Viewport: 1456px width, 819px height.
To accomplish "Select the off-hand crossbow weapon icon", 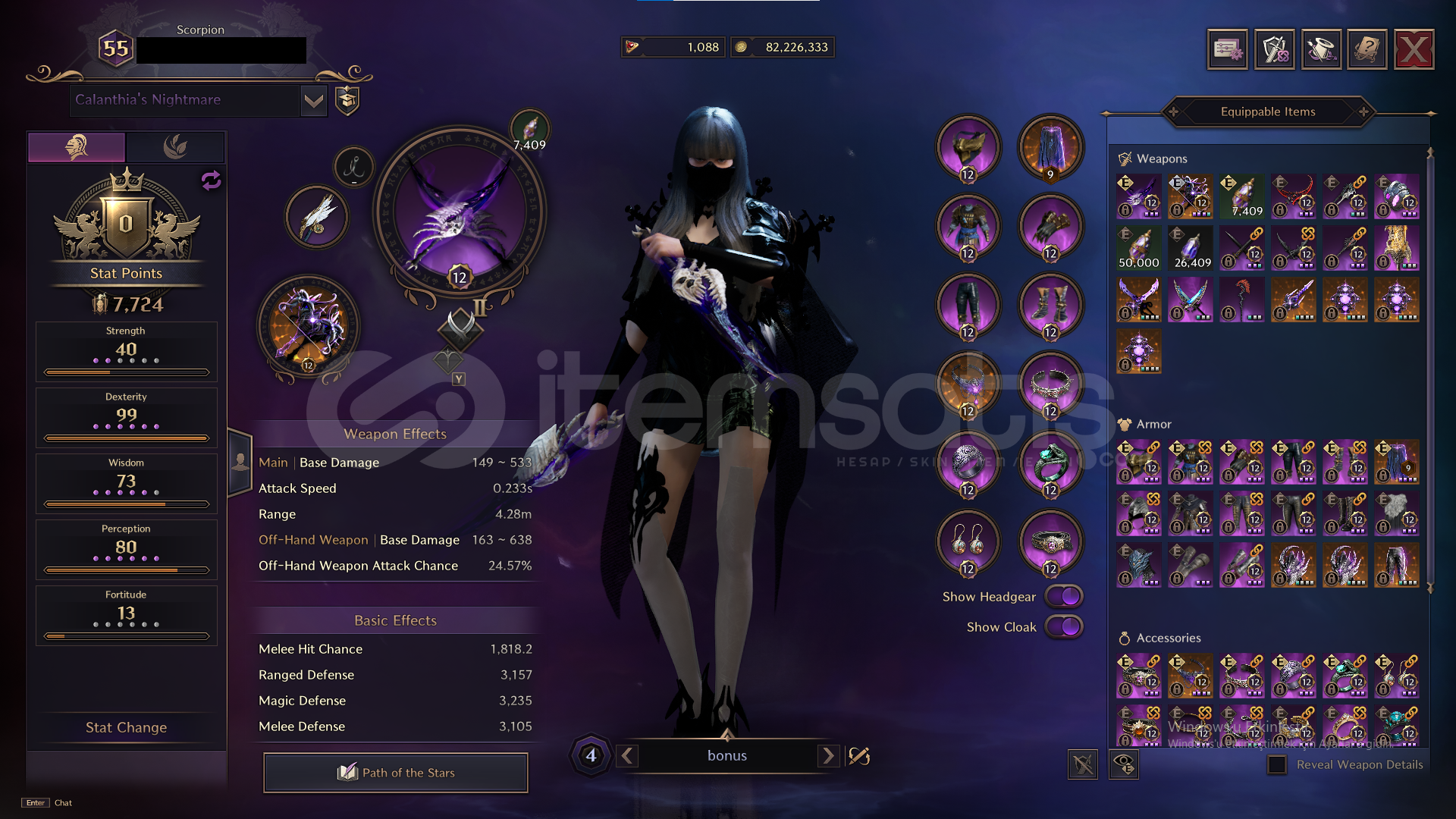I will (309, 328).
